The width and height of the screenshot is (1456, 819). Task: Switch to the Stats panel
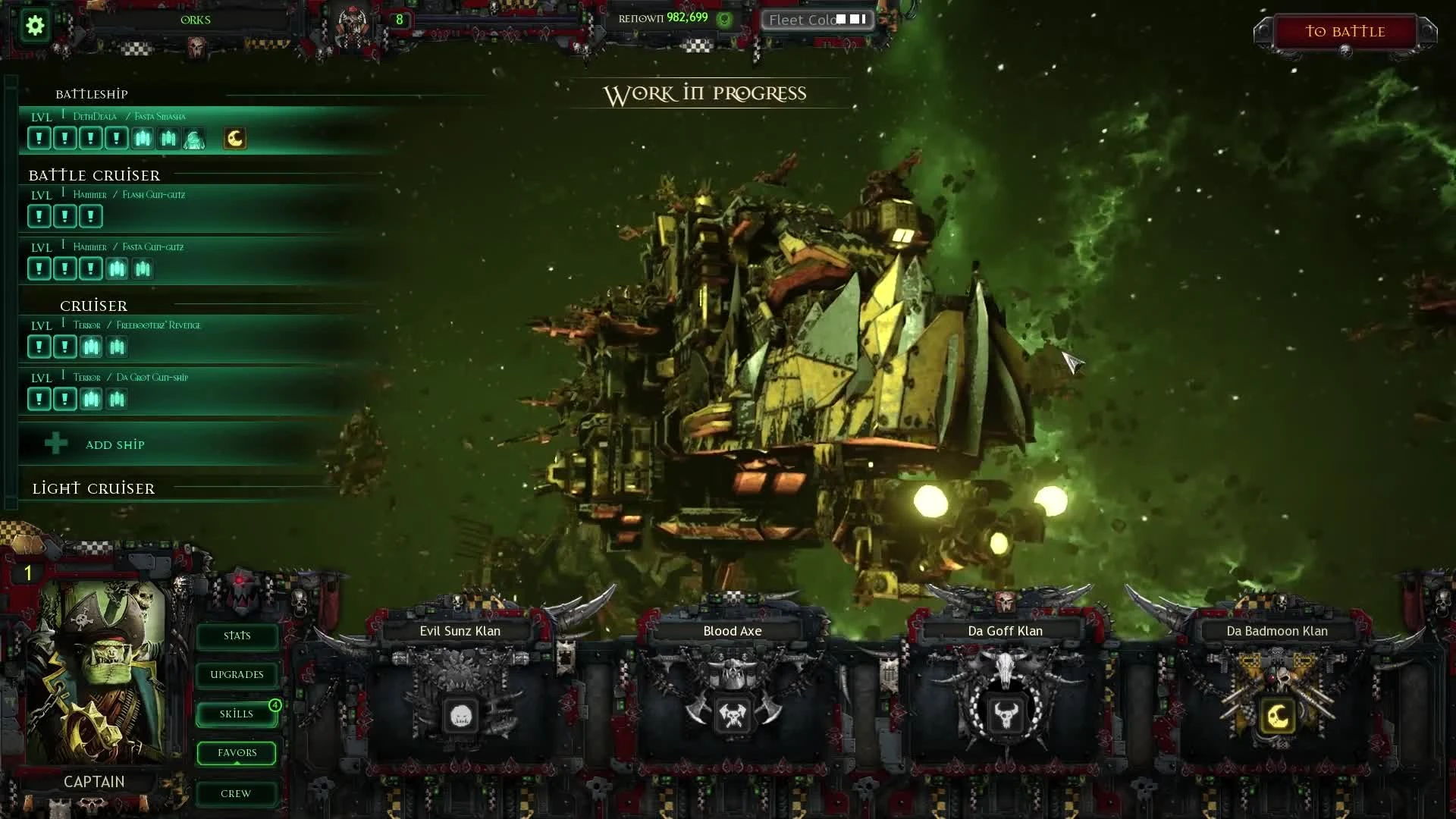(236, 635)
